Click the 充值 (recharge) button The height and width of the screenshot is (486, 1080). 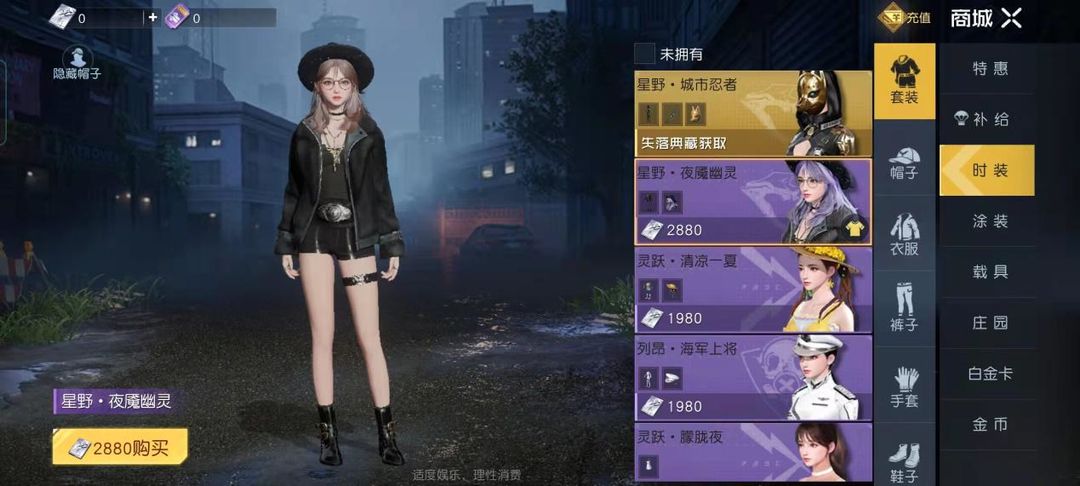[x=906, y=17]
